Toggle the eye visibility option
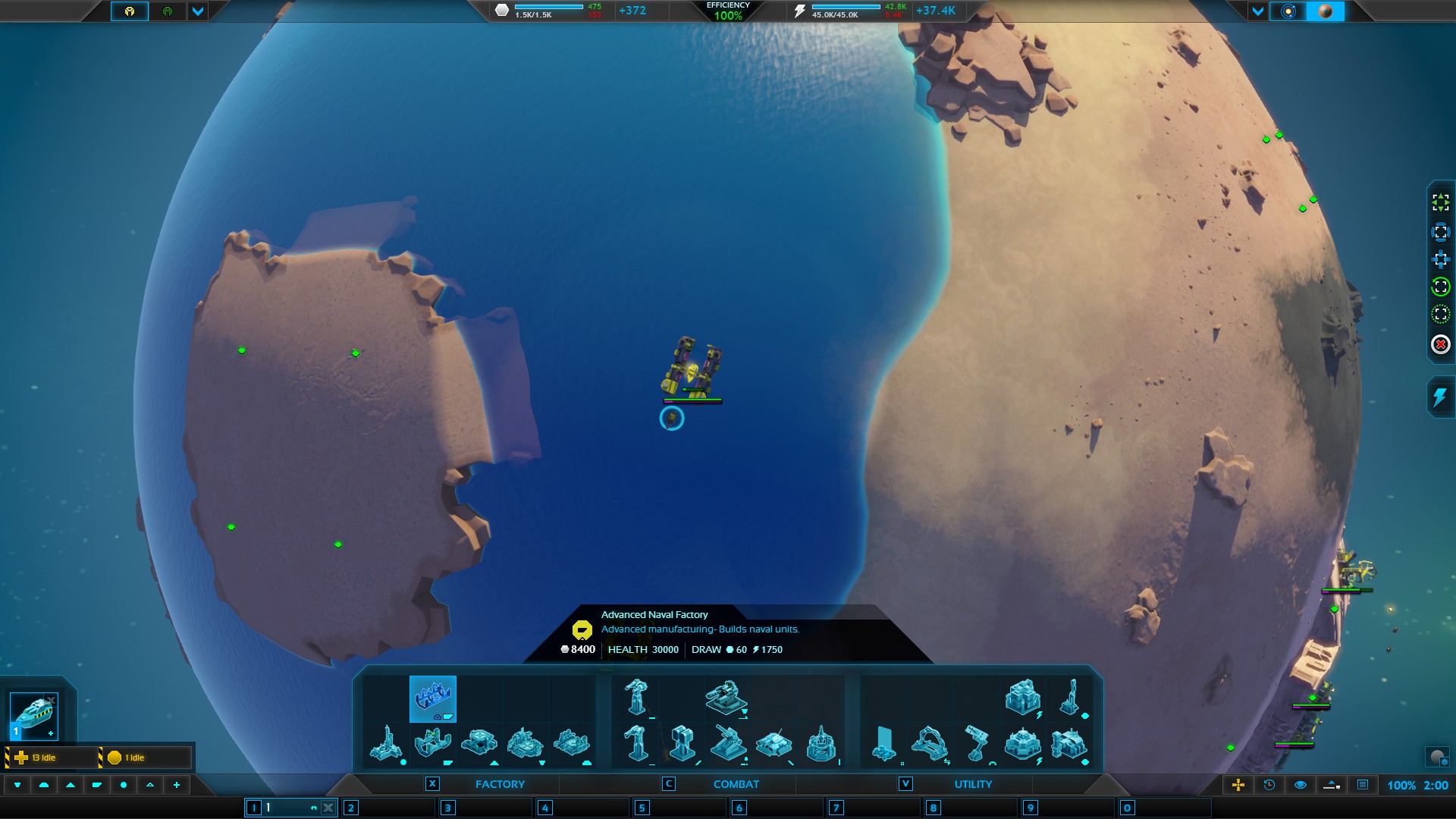 coord(1301,785)
